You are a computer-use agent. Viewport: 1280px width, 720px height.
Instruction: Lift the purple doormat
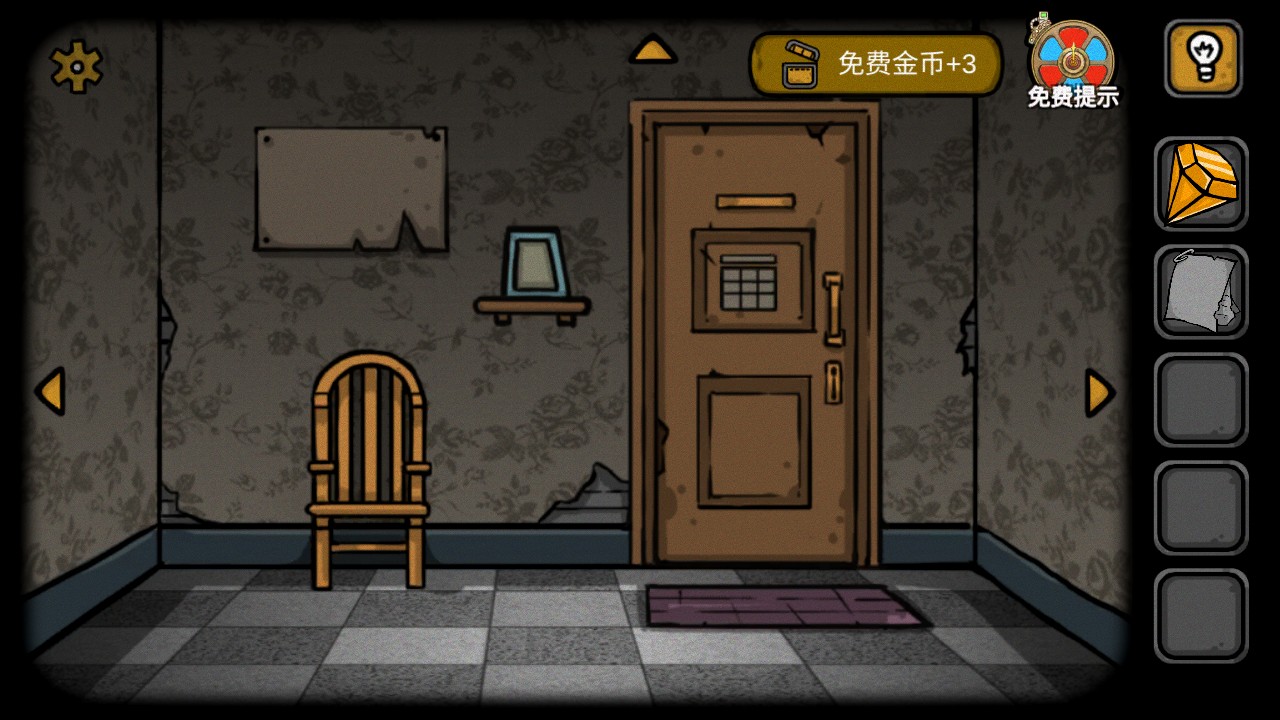788,605
